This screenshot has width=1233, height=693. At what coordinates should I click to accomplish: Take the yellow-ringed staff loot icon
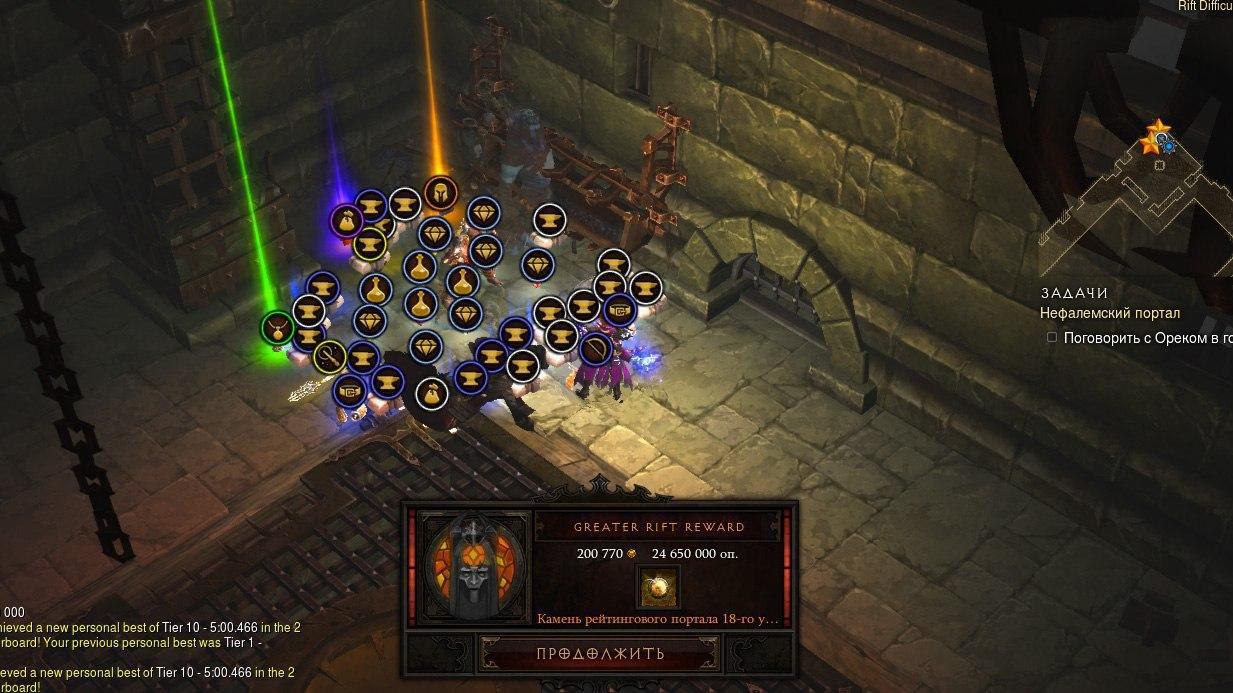coord(329,355)
